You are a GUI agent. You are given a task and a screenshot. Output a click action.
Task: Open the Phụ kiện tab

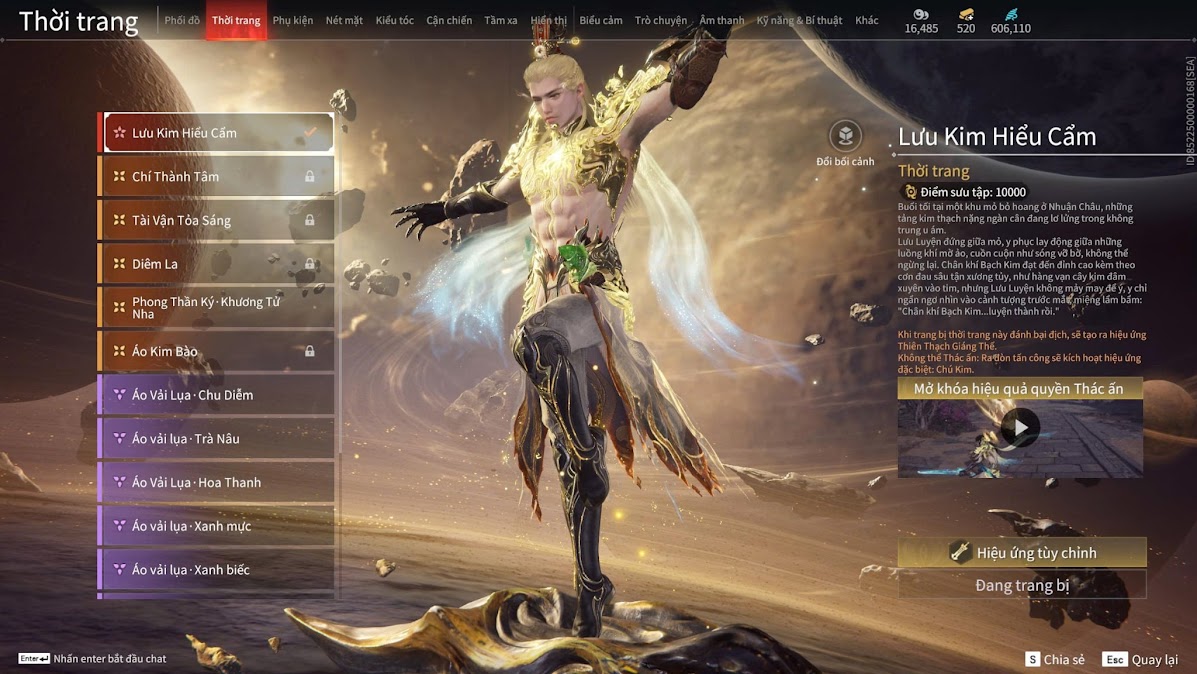(x=293, y=20)
